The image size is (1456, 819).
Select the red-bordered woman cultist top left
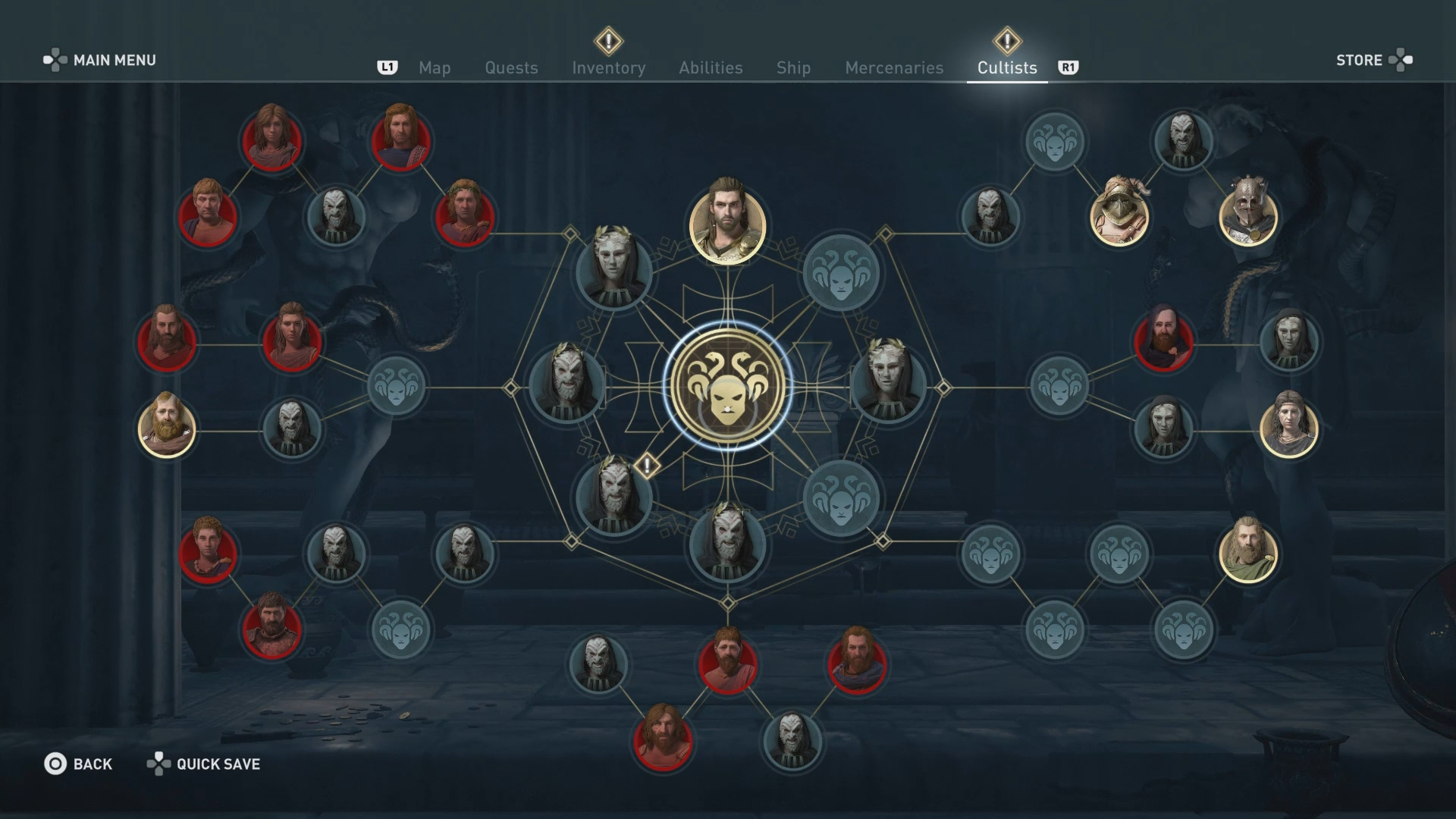[271, 140]
